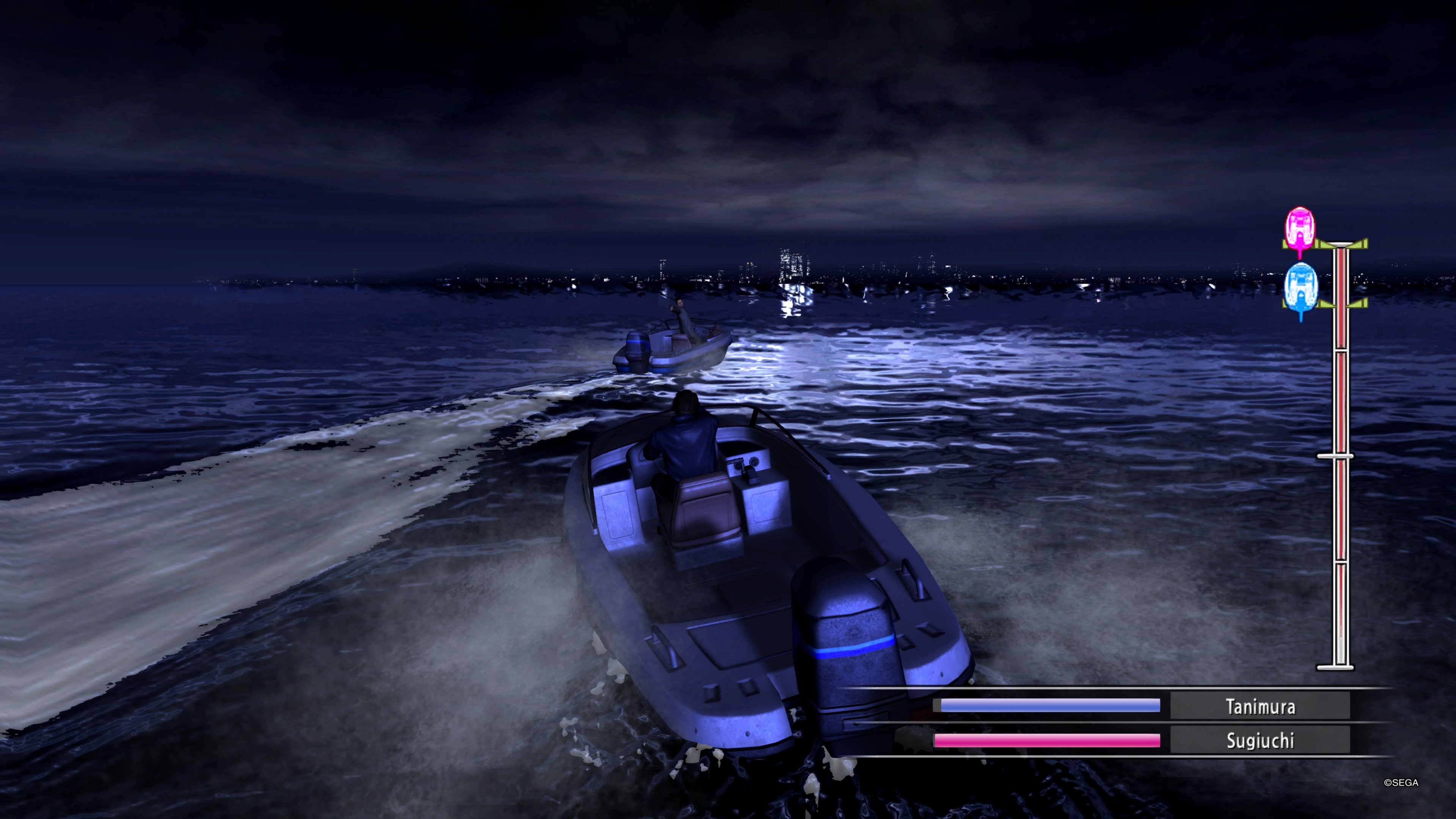The width and height of the screenshot is (1456, 819).
Task: Click the pink boat marker on the chase tracker
Action: point(1300,230)
